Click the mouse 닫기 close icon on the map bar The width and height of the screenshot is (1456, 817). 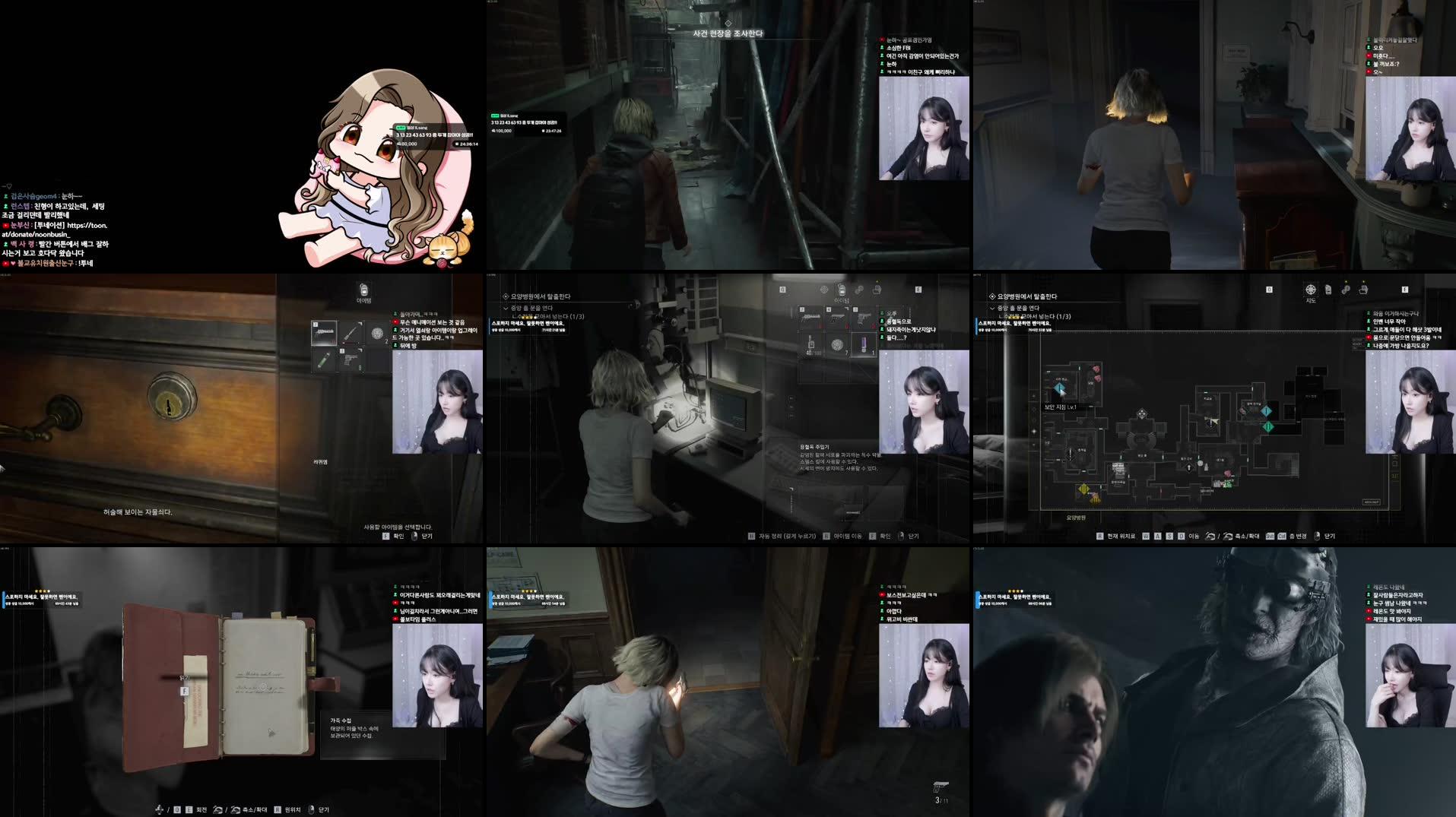(x=1315, y=535)
